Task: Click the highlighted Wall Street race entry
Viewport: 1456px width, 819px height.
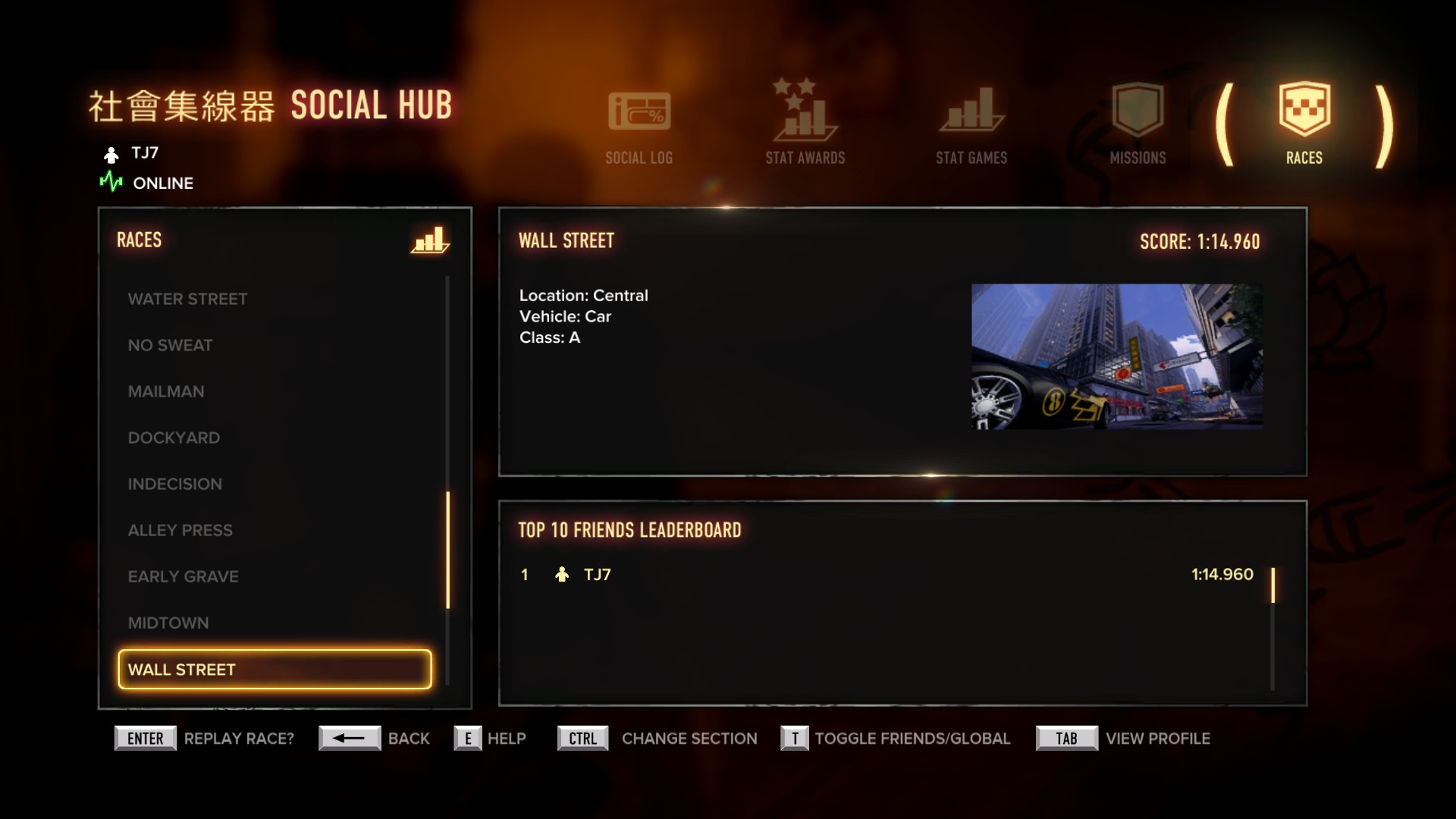Action: [275, 669]
